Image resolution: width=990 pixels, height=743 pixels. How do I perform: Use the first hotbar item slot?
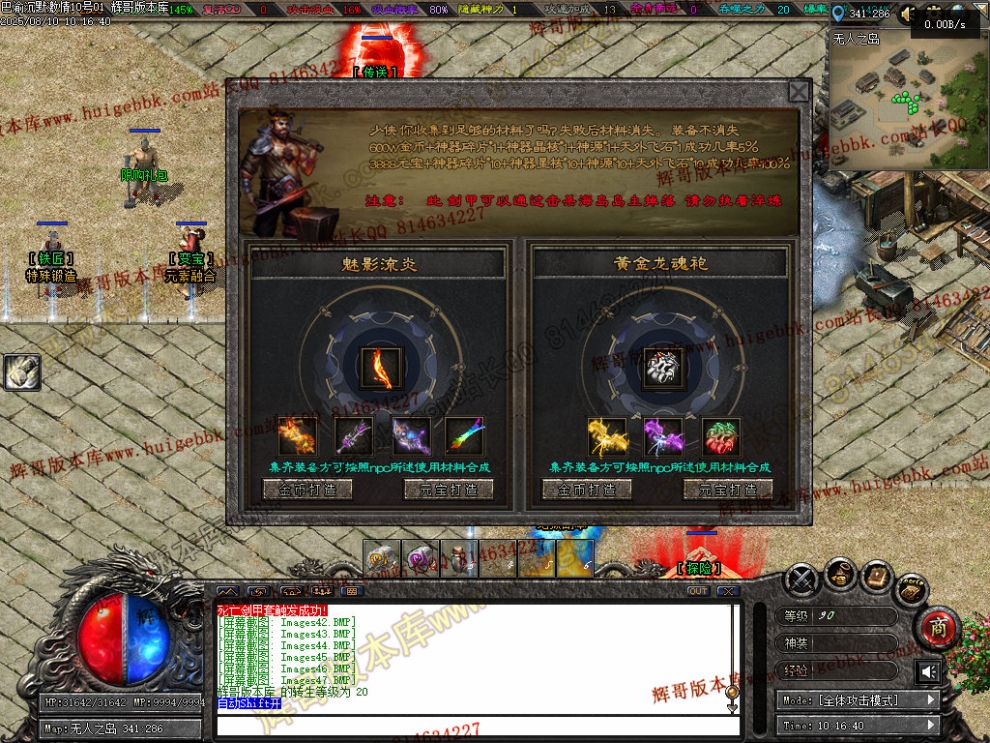tap(382, 558)
